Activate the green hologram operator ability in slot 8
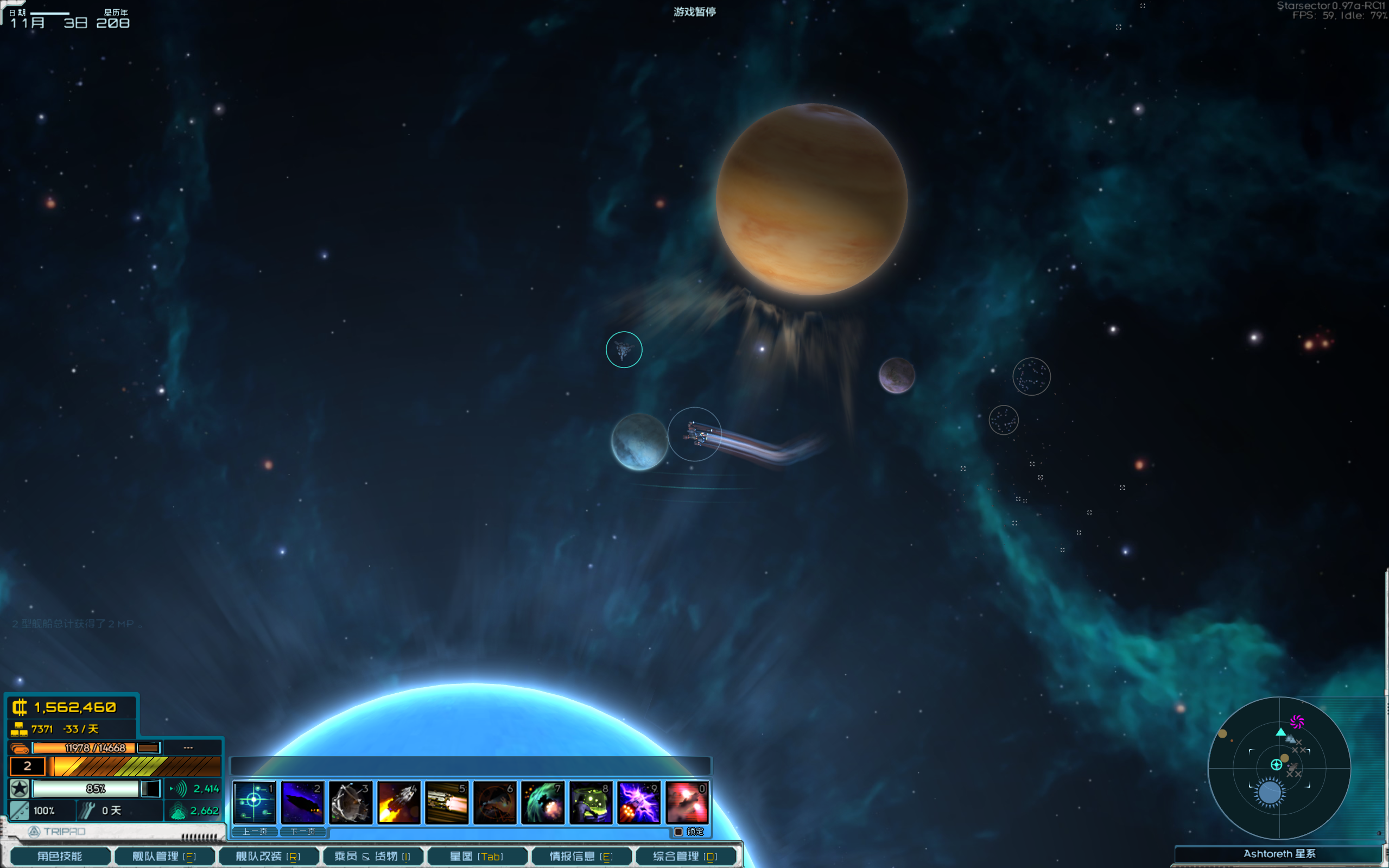This screenshot has height=868, width=1389. tap(591, 801)
